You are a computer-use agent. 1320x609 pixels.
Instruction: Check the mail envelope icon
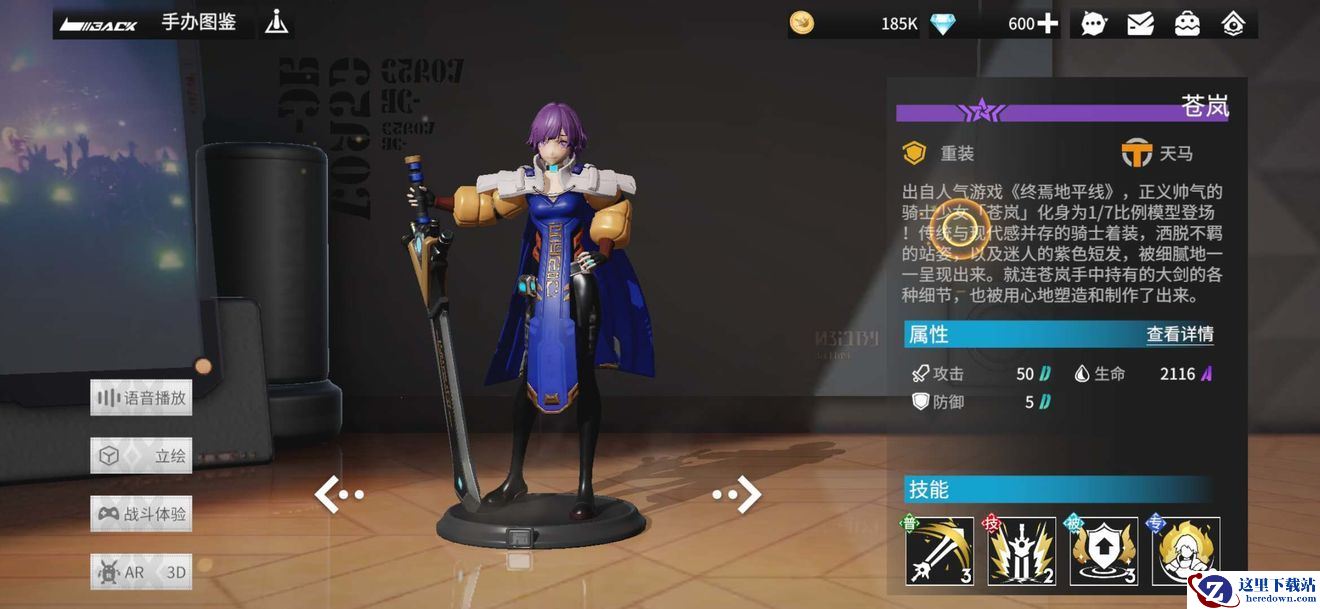[1140, 23]
